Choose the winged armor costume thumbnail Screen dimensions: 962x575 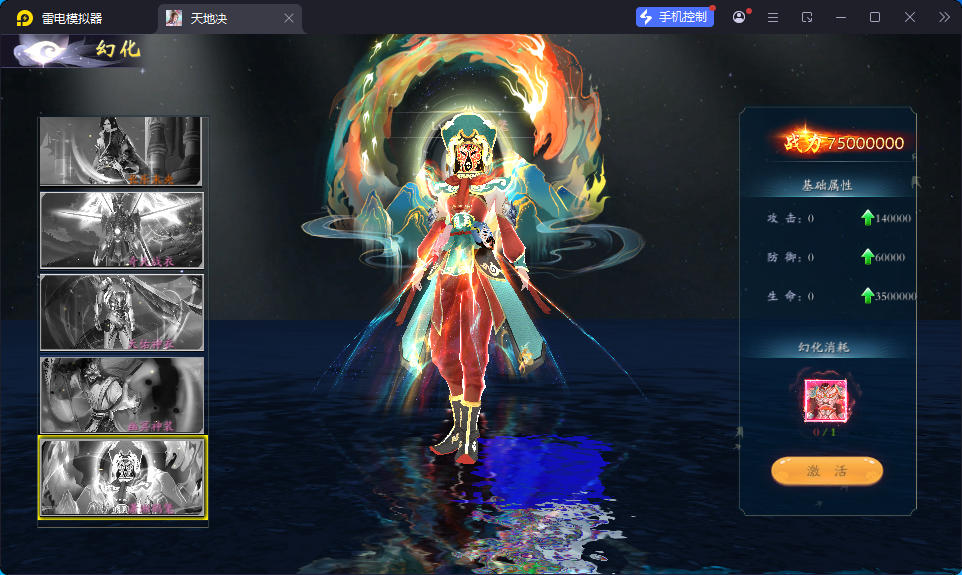click(122, 230)
